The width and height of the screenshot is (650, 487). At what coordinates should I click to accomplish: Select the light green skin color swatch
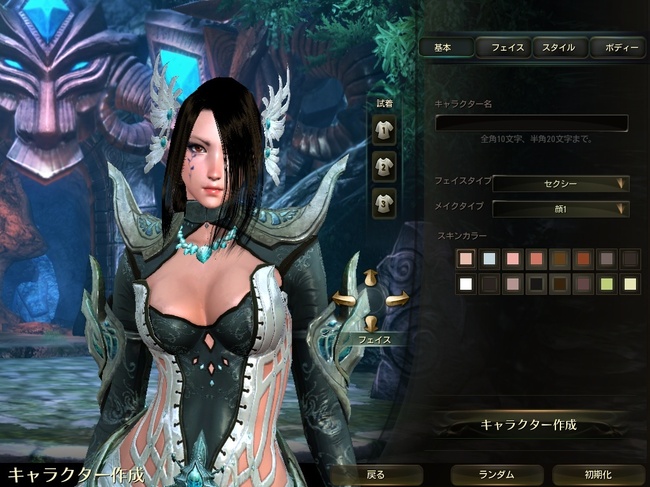[606, 284]
